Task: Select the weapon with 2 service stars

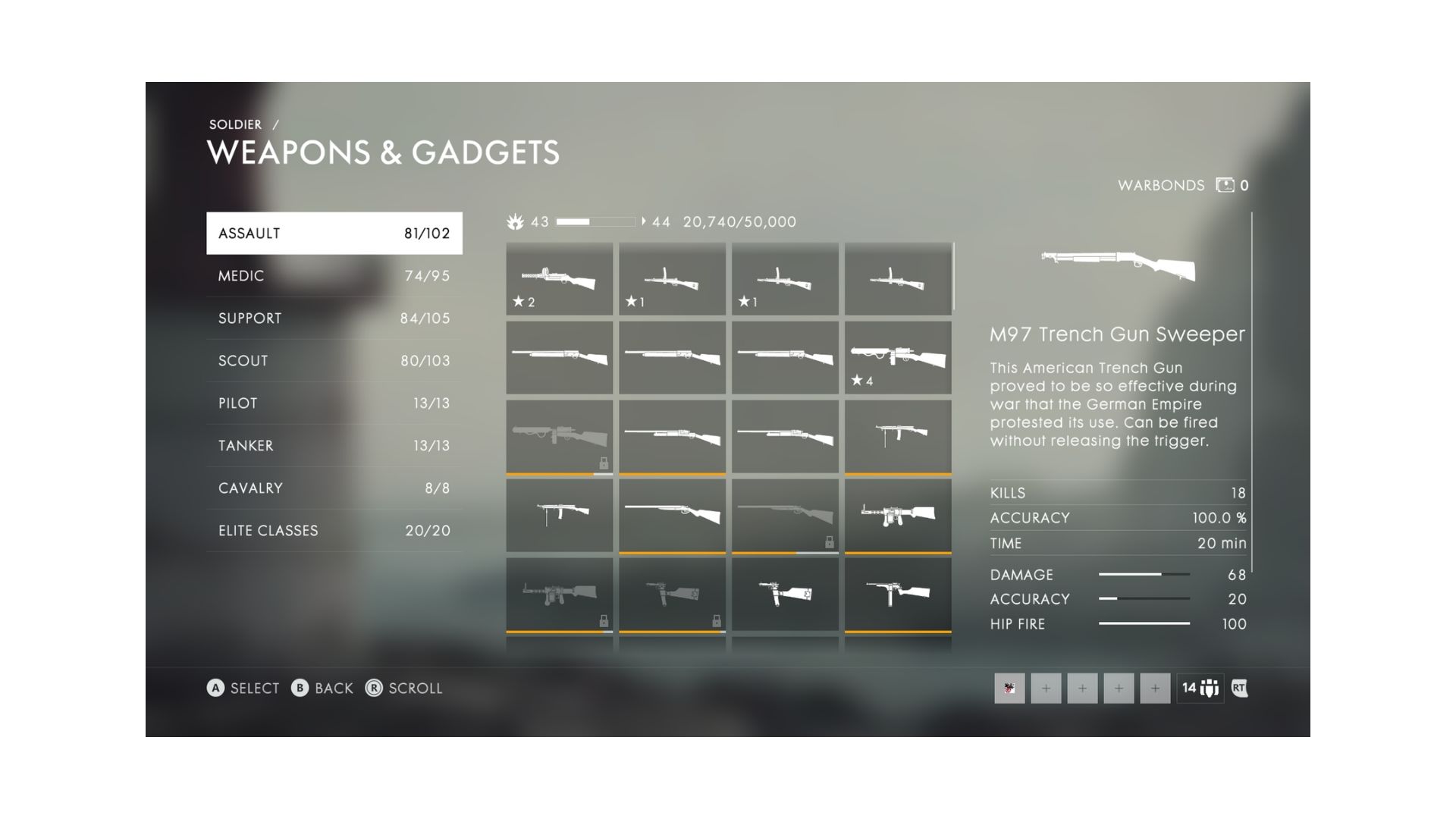Action: (559, 279)
